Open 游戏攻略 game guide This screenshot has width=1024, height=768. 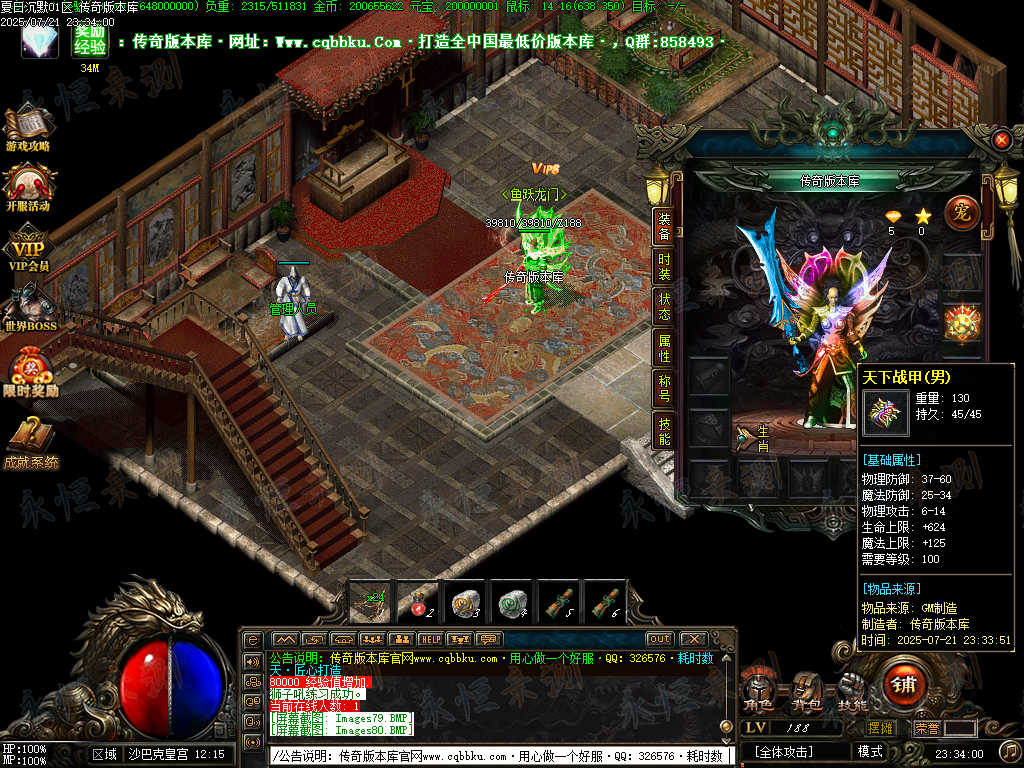[28, 128]
